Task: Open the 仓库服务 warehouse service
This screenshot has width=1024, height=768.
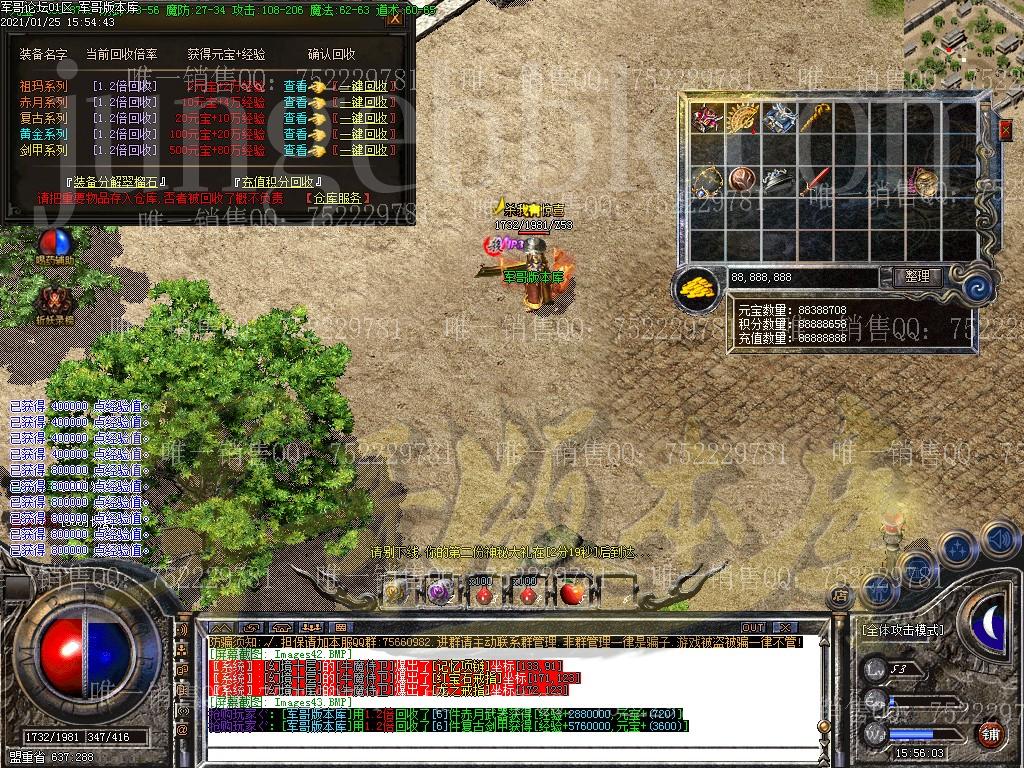Action: point(338,198)
